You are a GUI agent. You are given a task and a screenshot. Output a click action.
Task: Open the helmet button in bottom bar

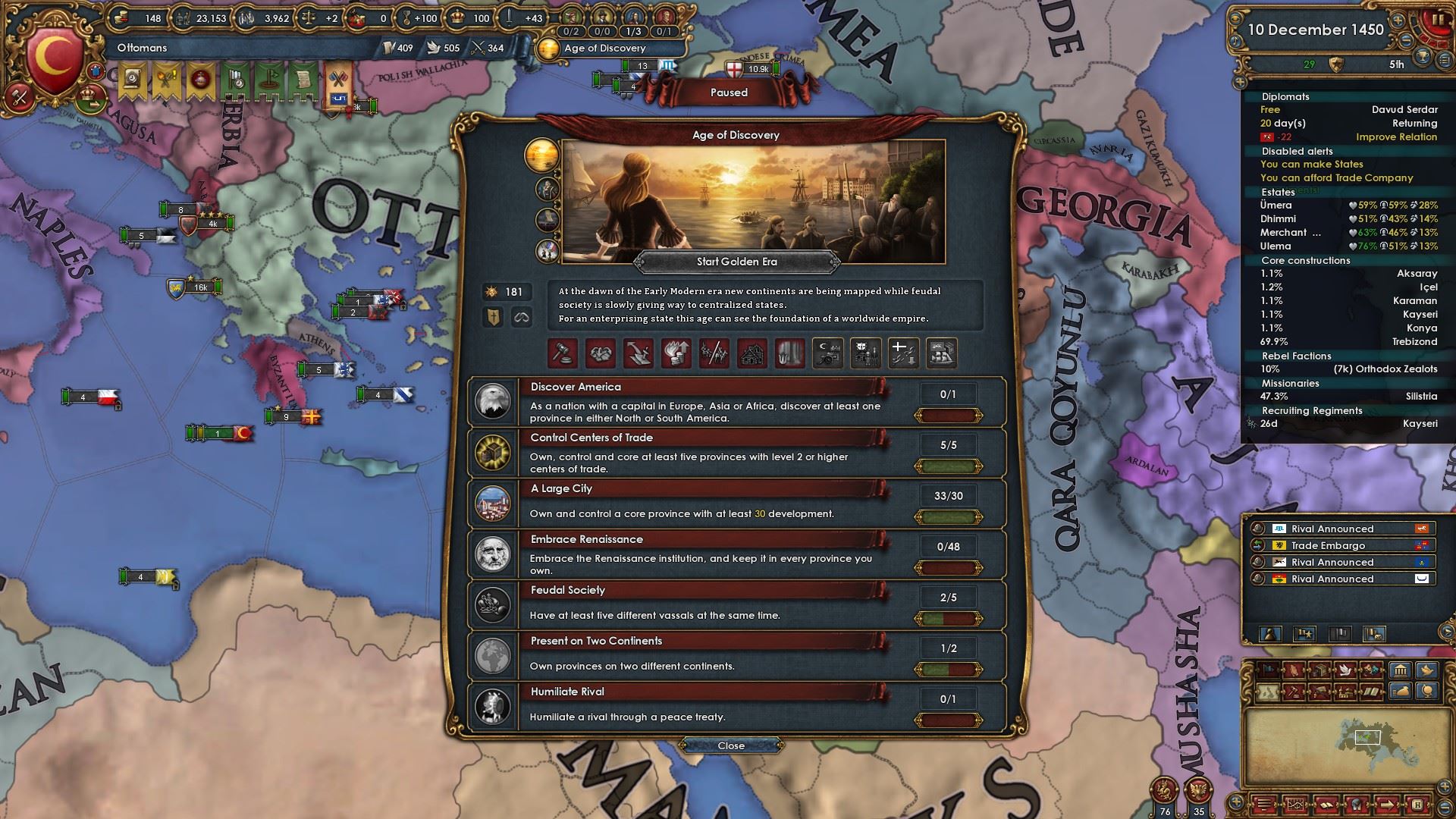click(x=1357, y=805)
